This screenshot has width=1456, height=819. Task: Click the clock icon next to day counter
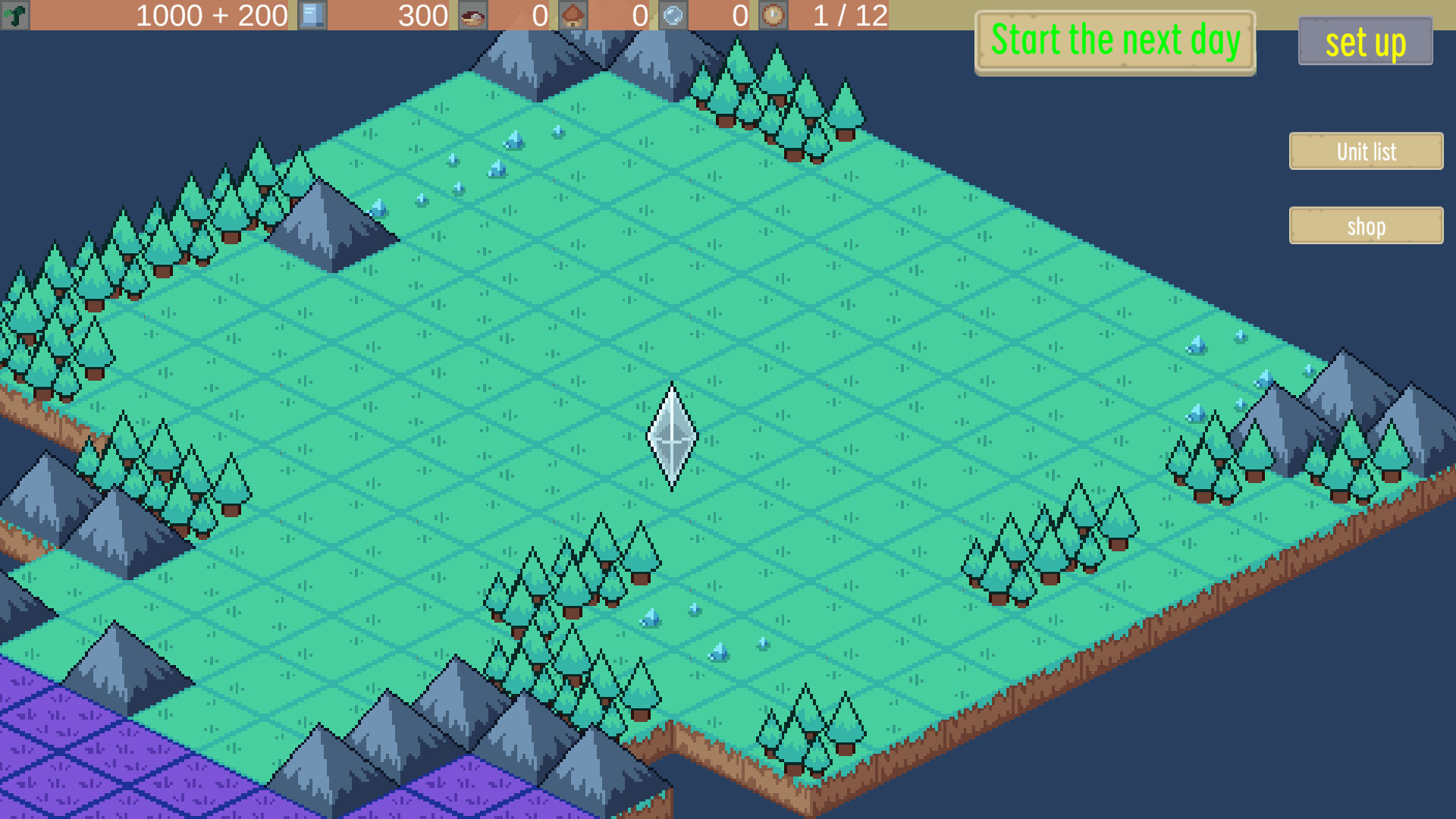773,14
